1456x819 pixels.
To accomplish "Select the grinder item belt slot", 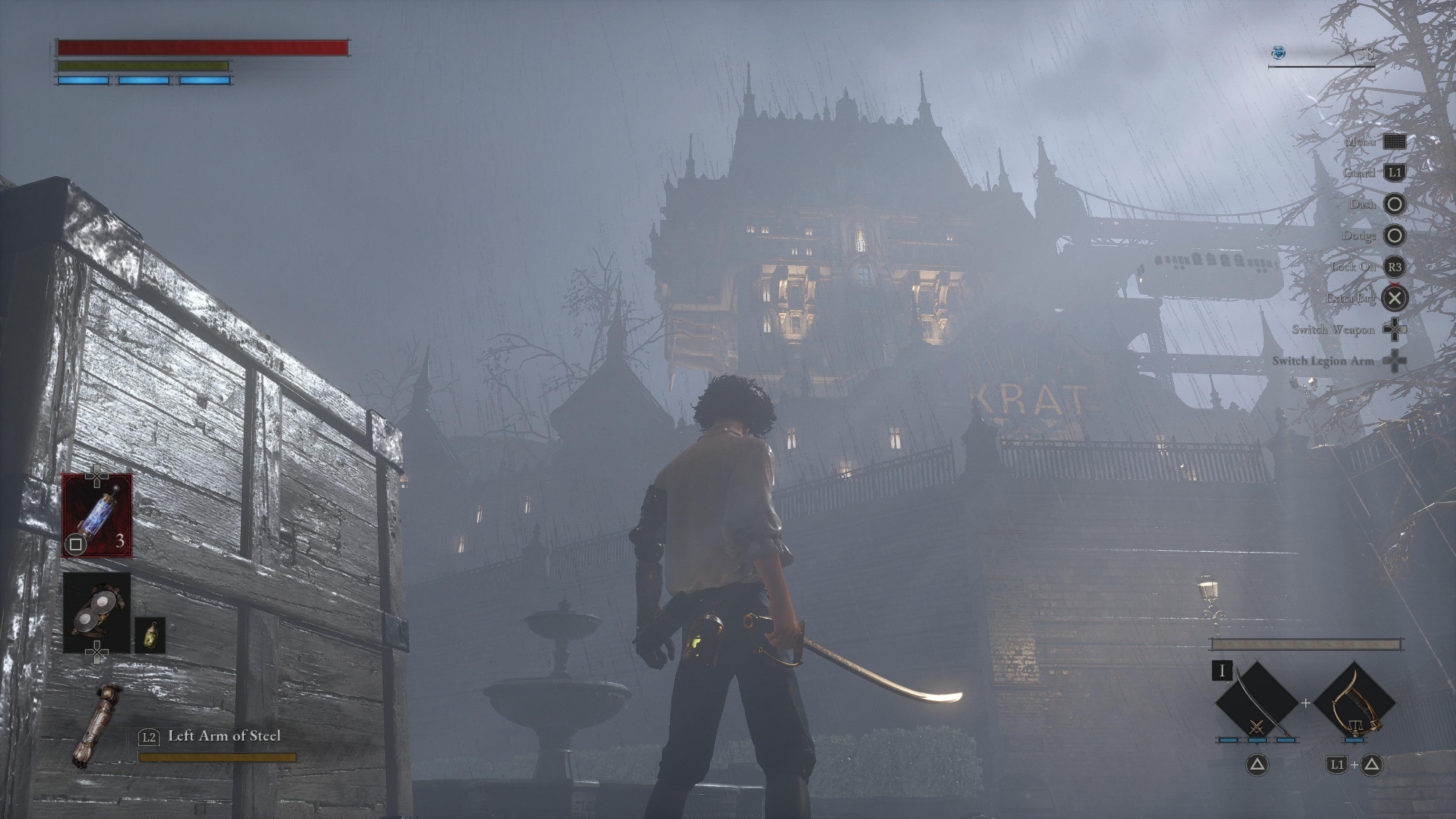I will 97,612.
